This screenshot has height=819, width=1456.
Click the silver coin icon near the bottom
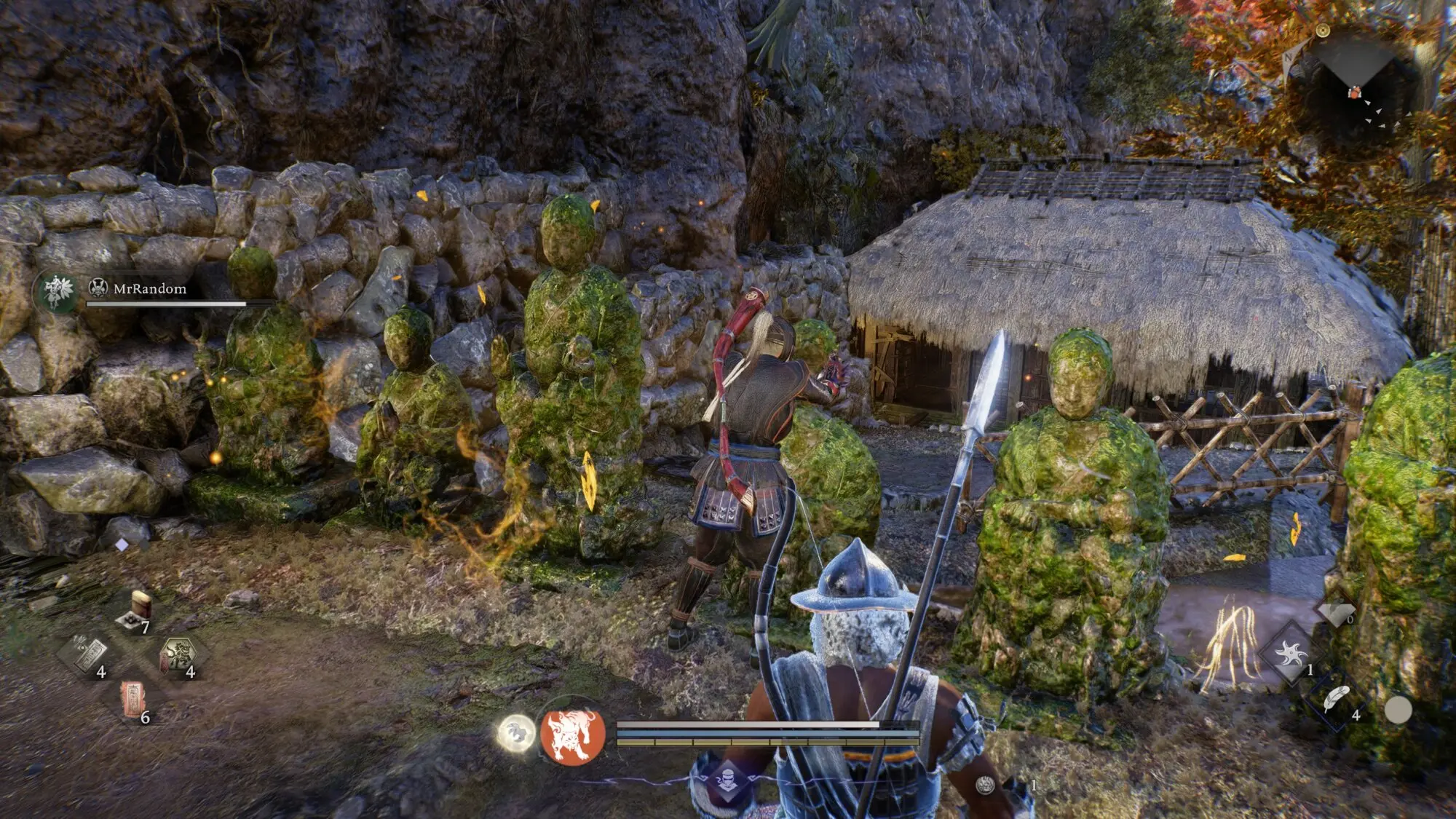click(986, 784)
